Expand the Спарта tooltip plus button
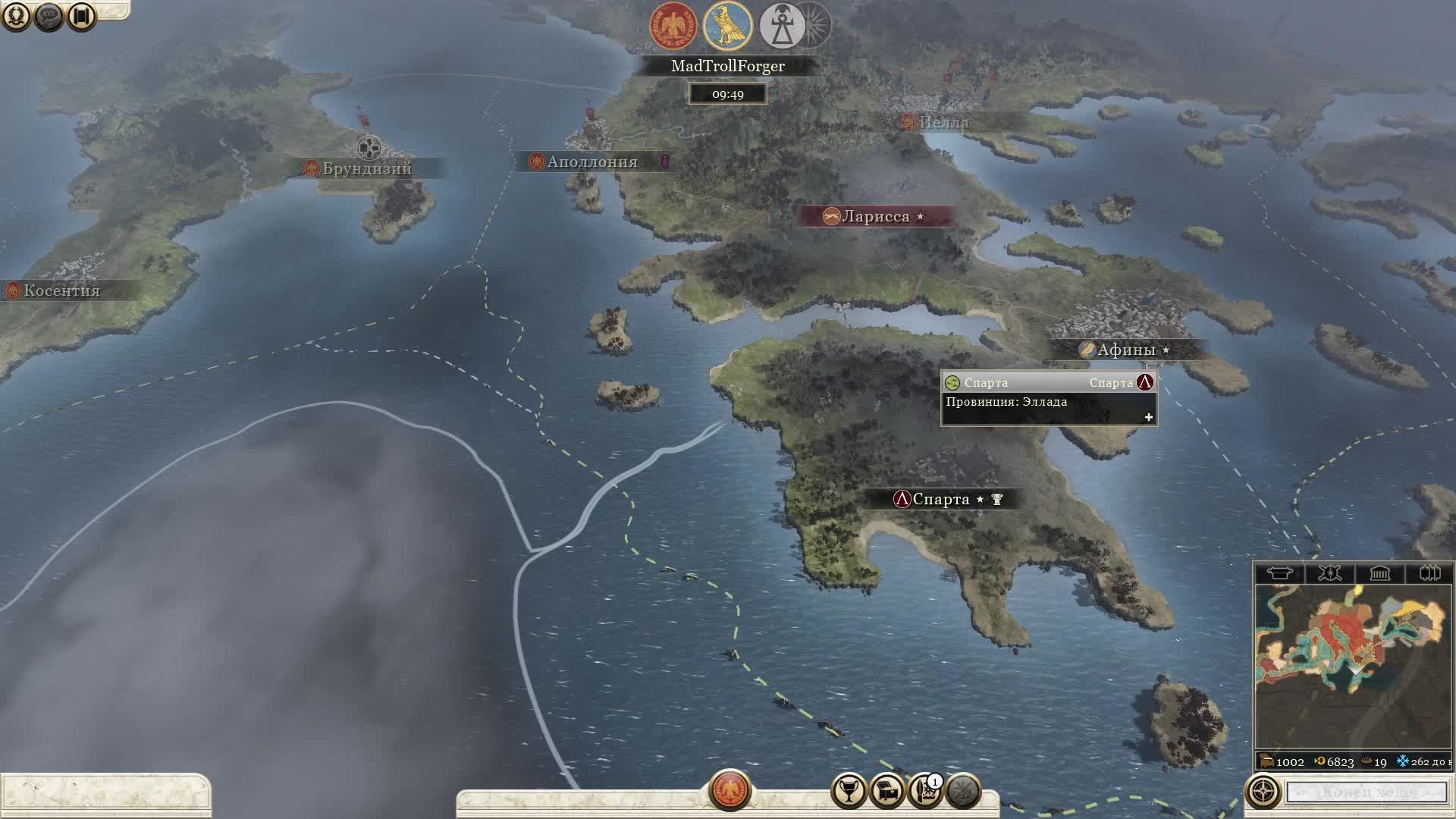 point(1148,417)
